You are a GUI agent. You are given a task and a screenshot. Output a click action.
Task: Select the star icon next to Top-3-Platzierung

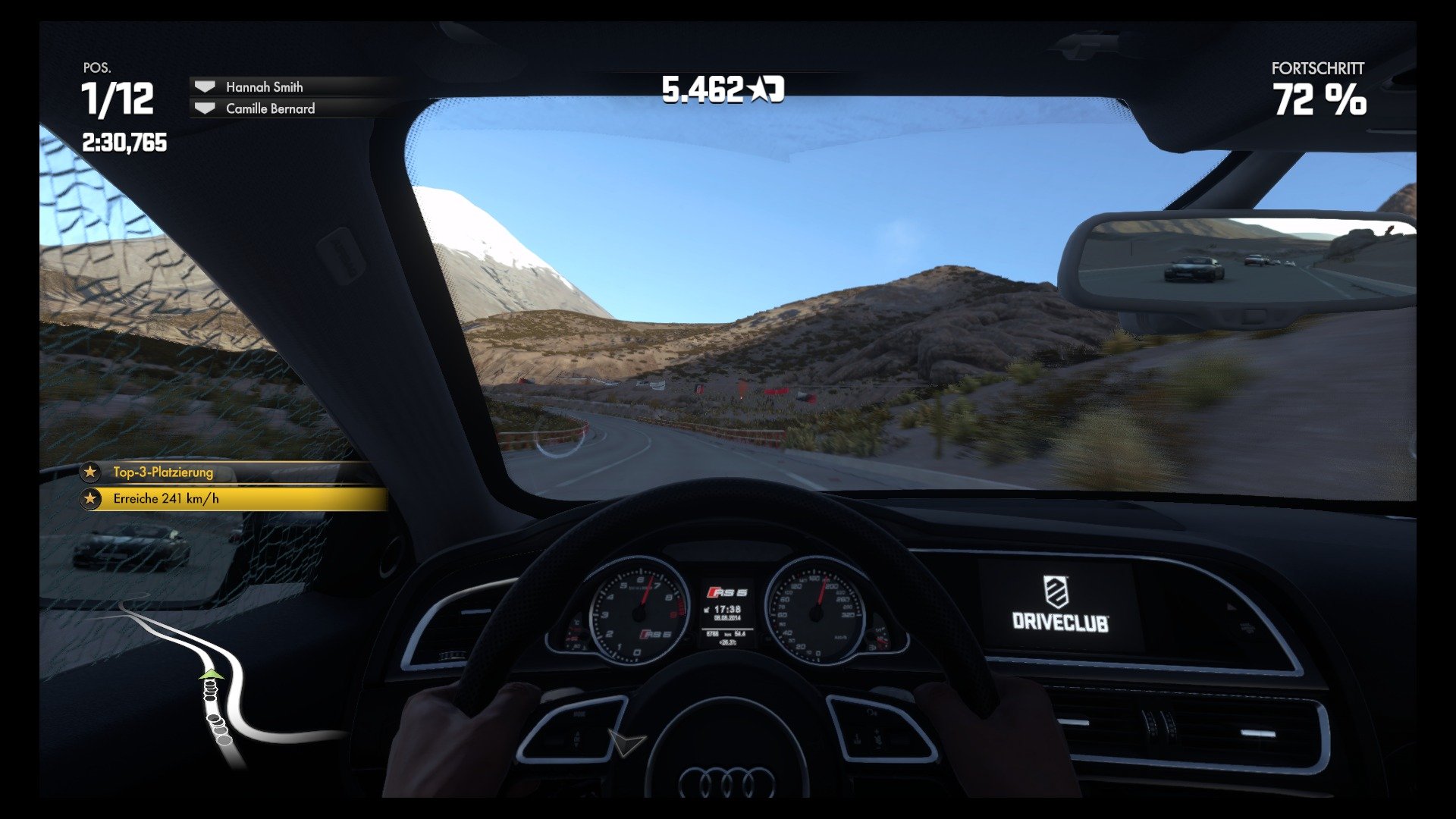pyautogui.click(x=90, y=472)
